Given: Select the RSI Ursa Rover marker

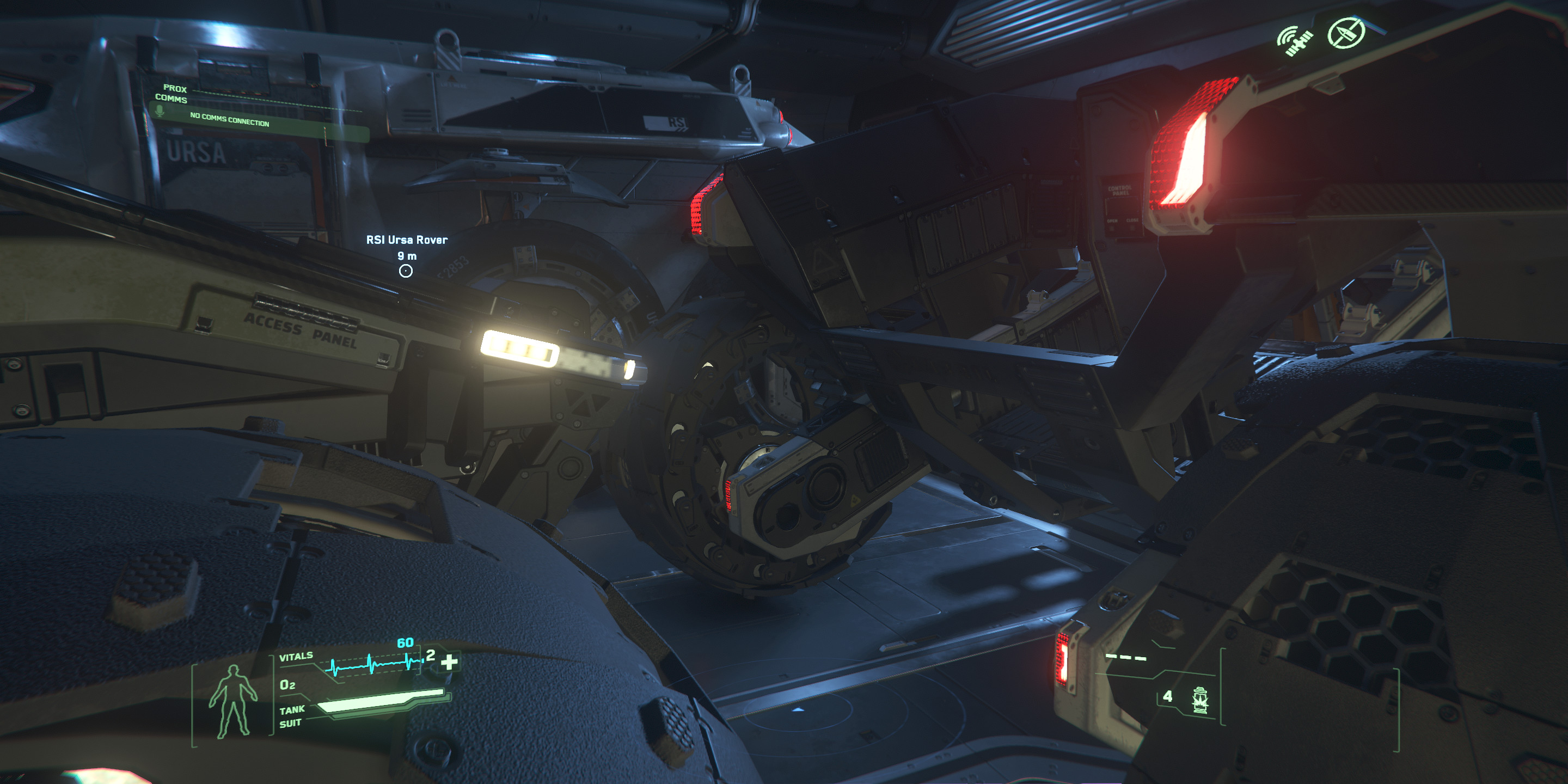Looking at the screenshot, I should 406,271.
